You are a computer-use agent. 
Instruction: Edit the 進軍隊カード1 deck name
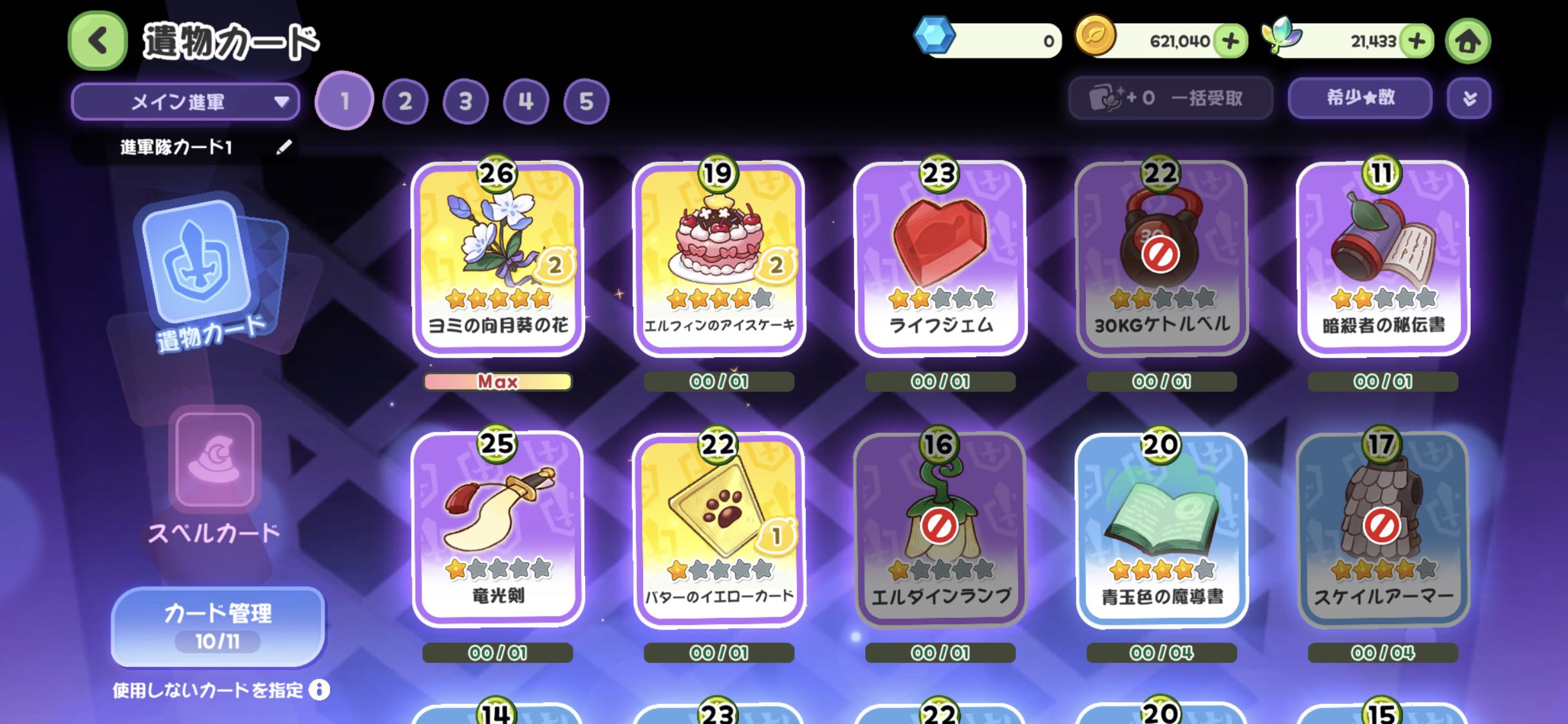click(284, 147)
